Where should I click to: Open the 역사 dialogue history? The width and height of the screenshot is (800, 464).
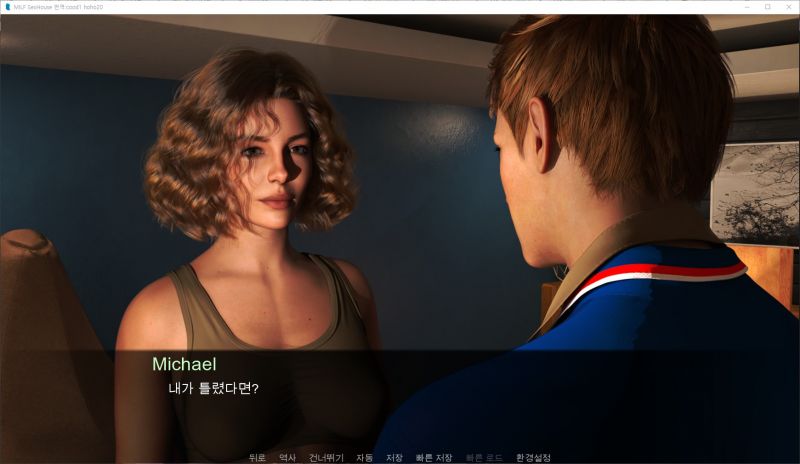288,457
